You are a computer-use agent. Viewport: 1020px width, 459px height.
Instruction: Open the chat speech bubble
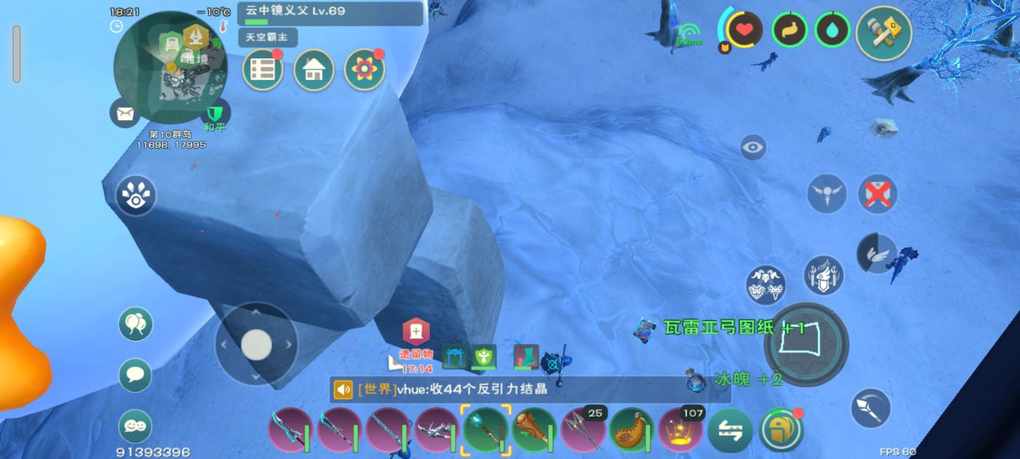135,375
